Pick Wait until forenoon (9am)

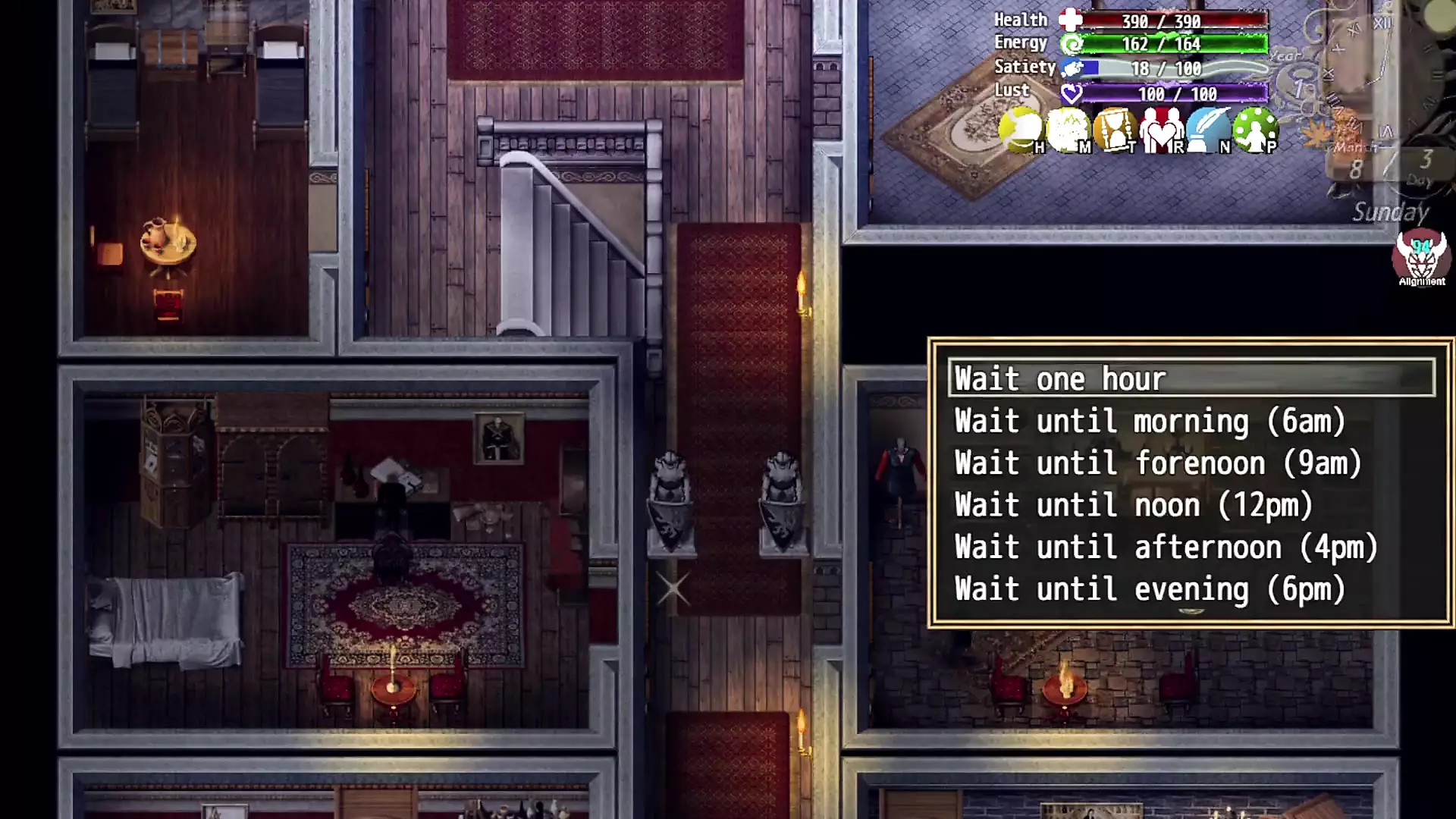[x=1157, y=463]
